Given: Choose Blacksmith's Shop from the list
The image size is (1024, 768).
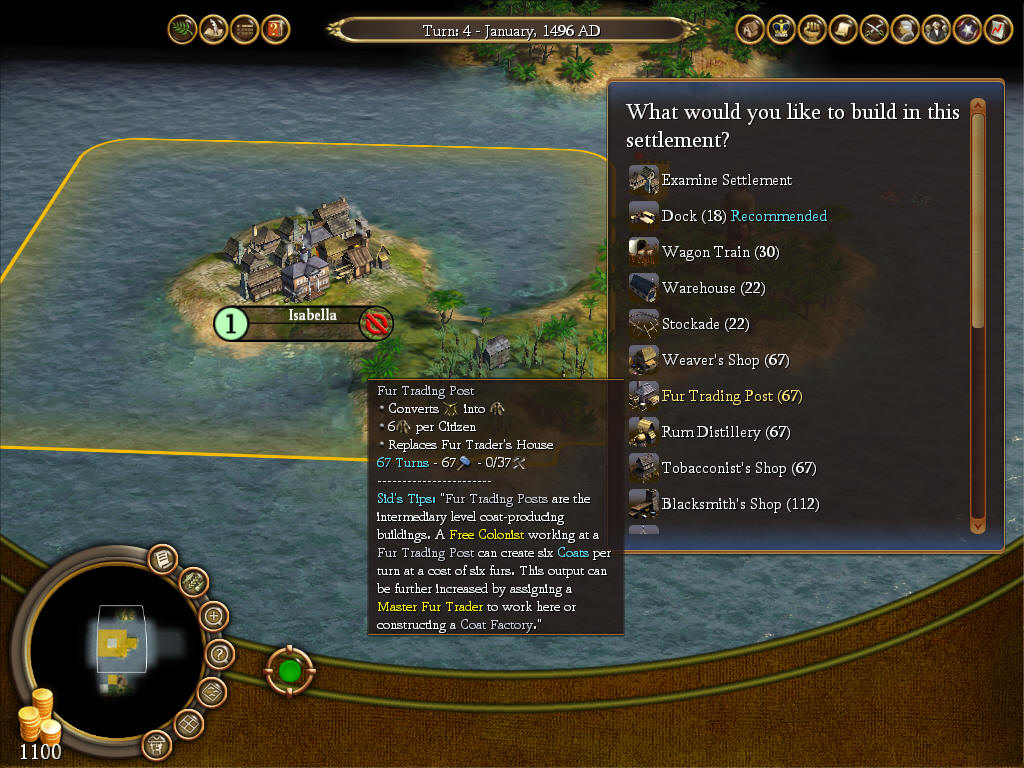Looking at the screenshot, I should (x=740, y=504).
